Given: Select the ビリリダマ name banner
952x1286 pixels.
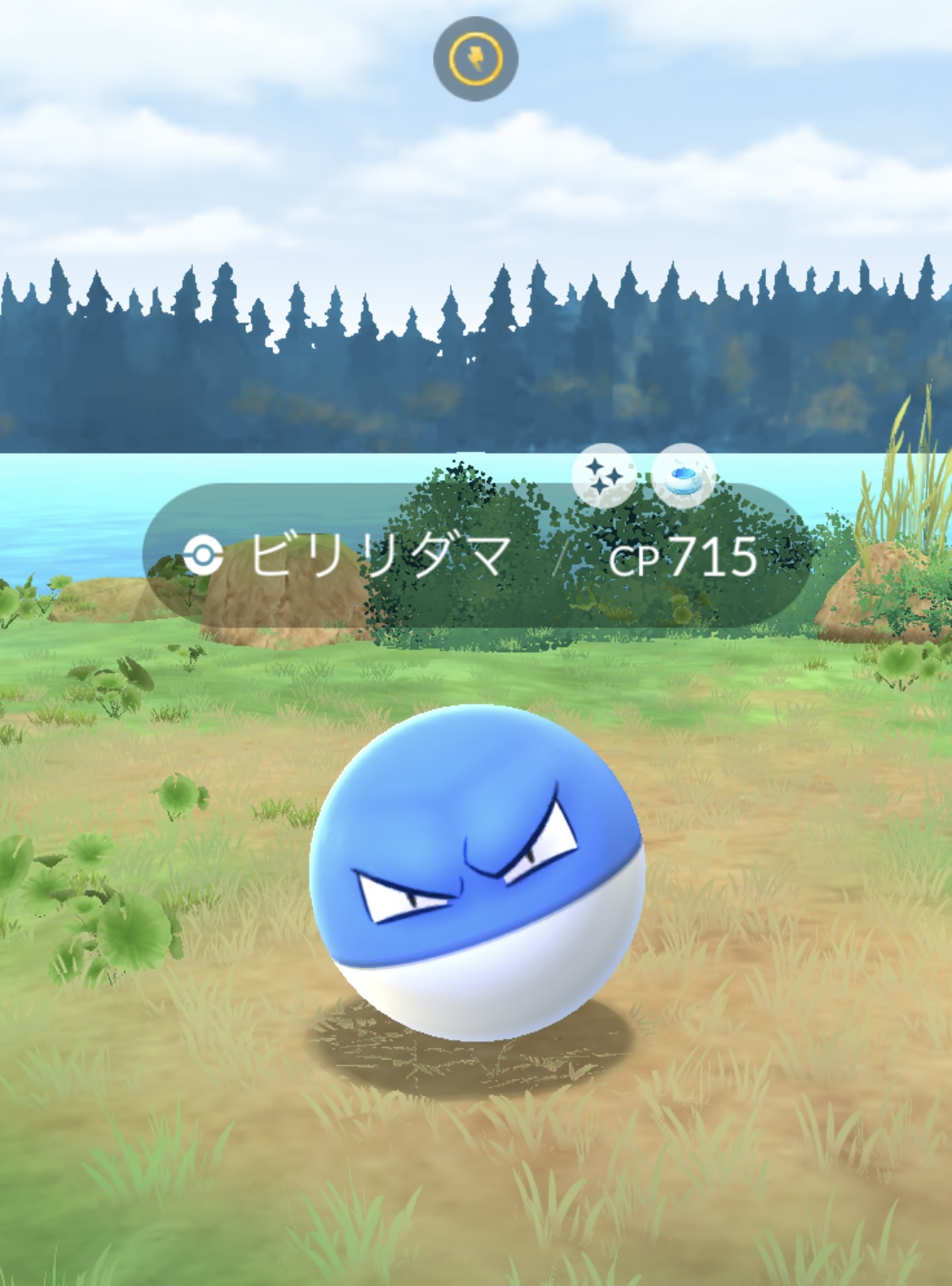Looking at the screenshot, I should tap(381, 557).
